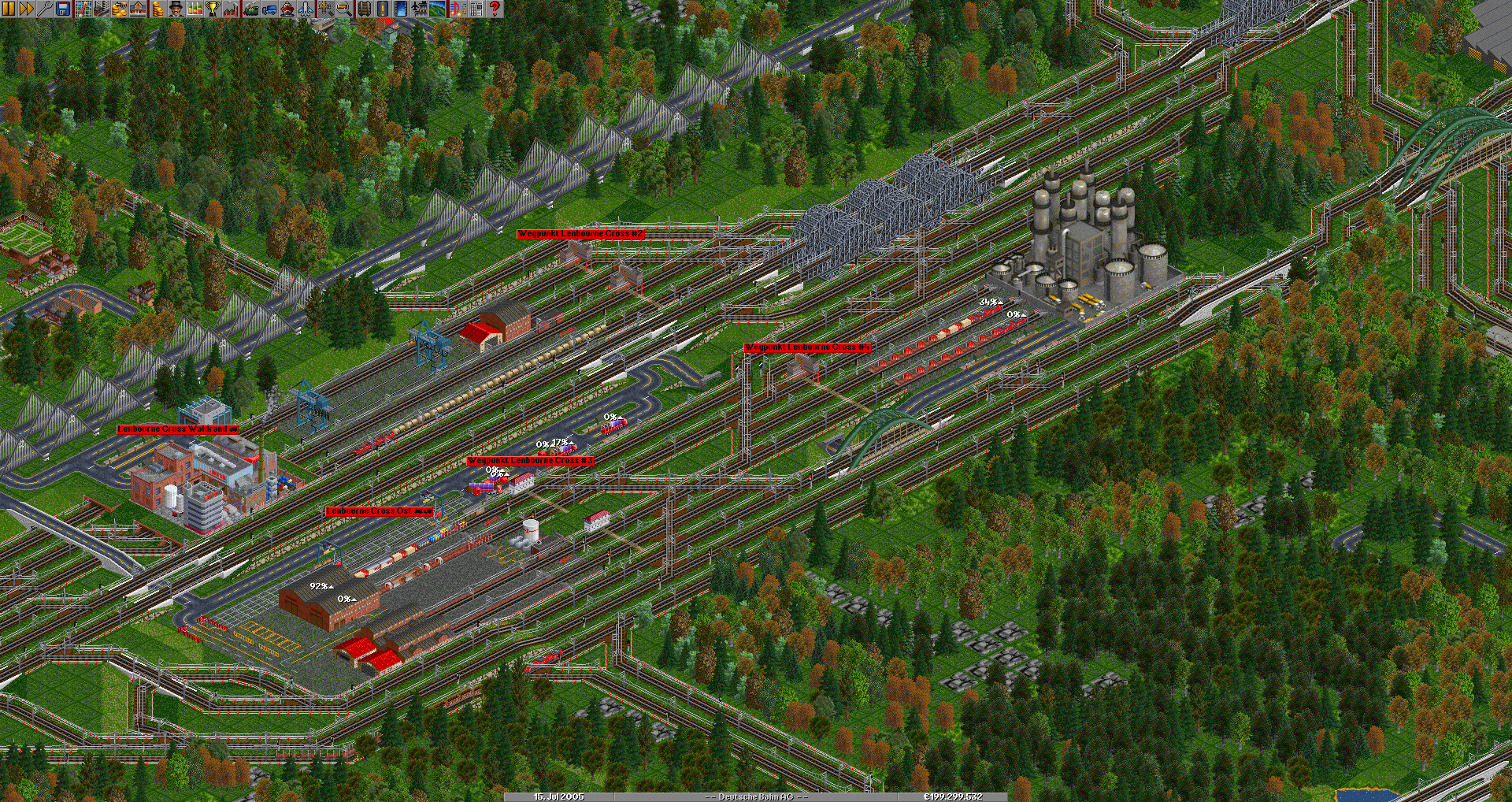The image size is (1512, 802).
Task: Open the station list building icon
Action: click(x=138, y=9)
